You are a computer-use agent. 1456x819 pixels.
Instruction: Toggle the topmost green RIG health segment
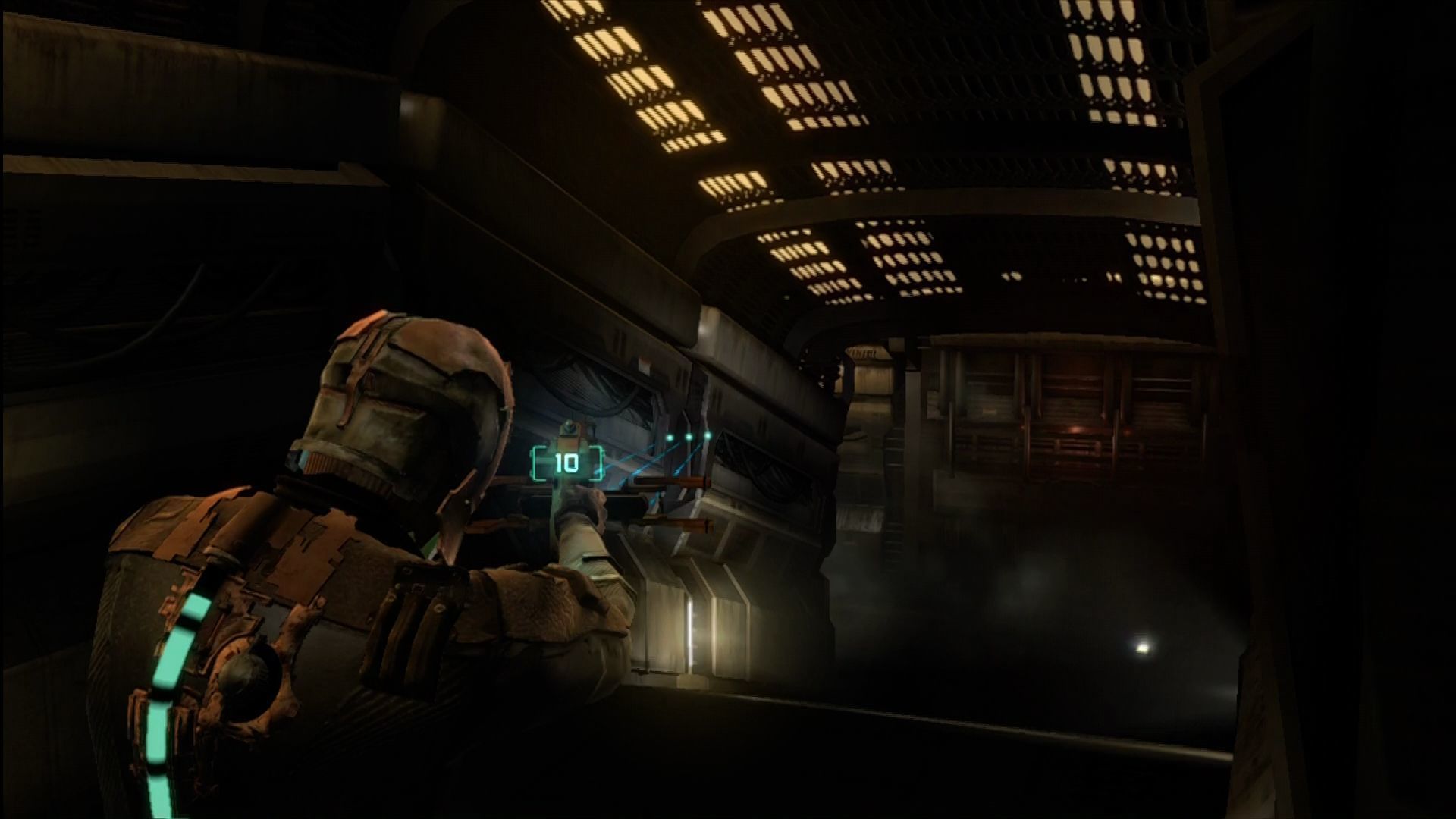coord(196,605)
